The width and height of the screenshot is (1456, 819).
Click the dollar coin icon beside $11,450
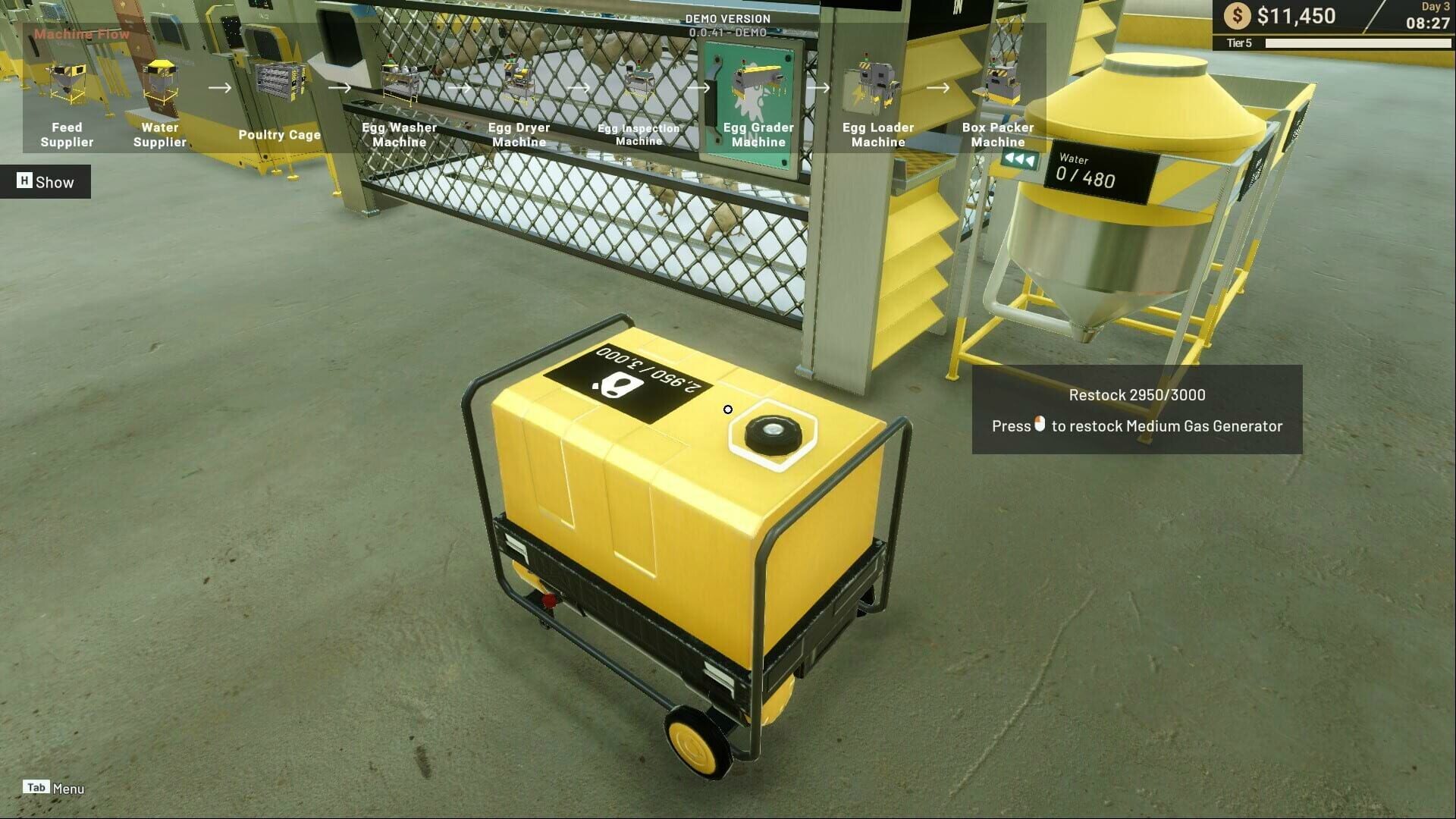point(1238,14)
